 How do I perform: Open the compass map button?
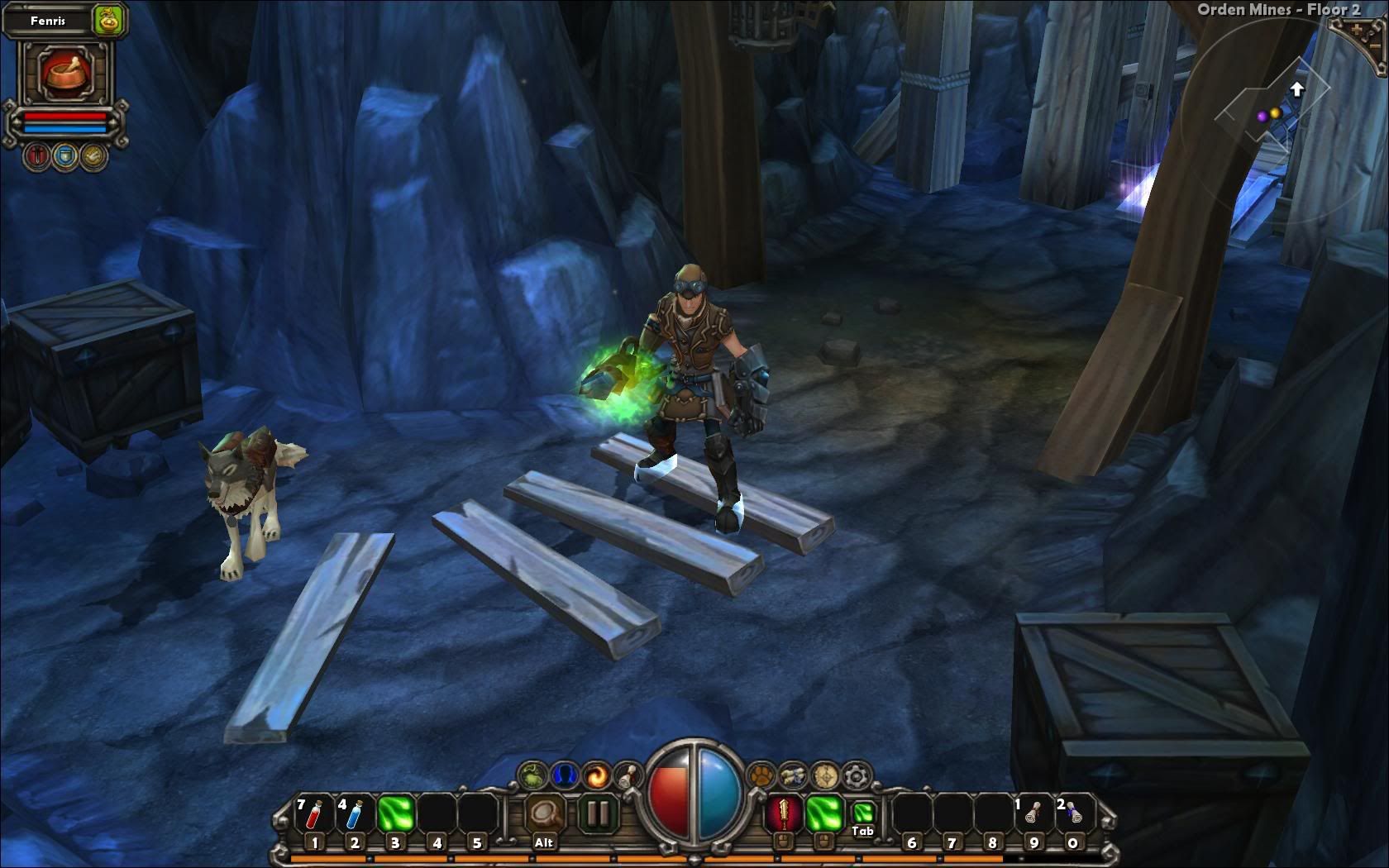point(824,775)
